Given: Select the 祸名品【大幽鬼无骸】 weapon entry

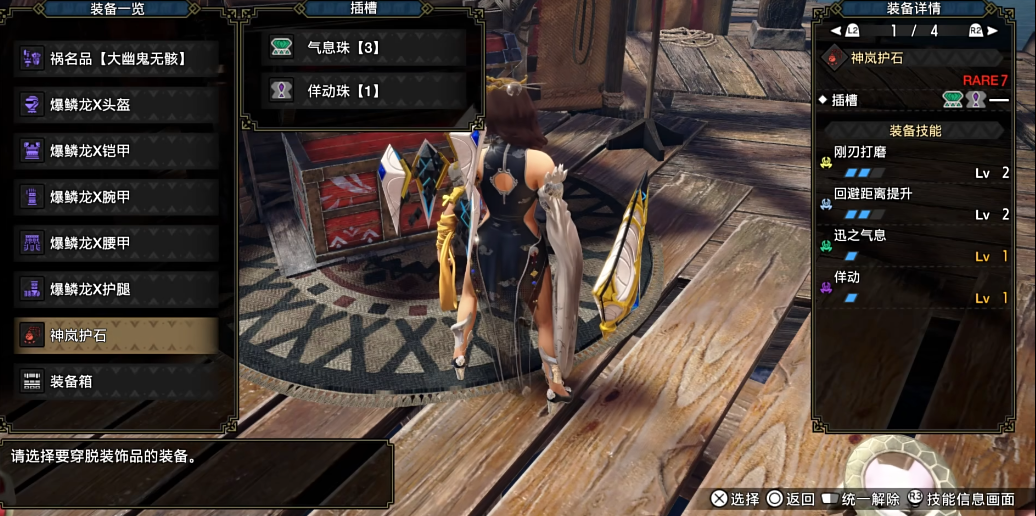Looking at the screenshot, I should [118, 58].
